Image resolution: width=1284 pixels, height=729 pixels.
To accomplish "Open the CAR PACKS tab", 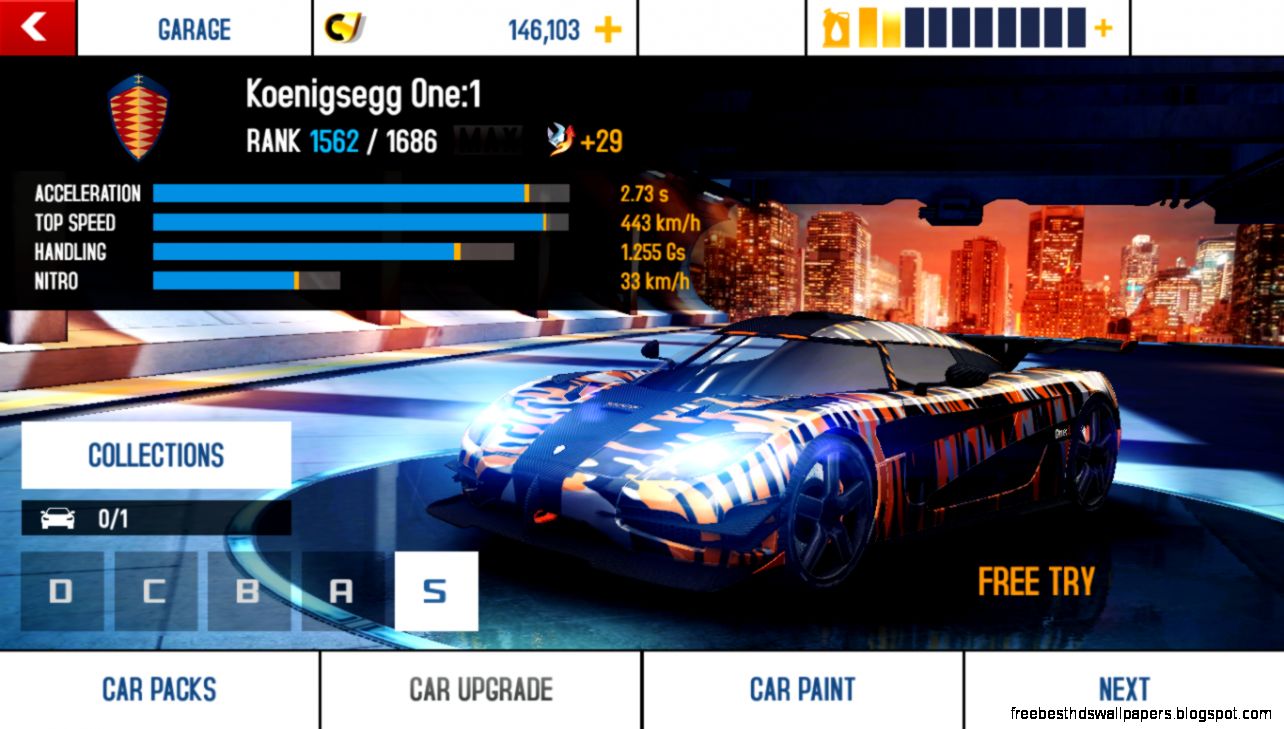I will tap(158, 688).
